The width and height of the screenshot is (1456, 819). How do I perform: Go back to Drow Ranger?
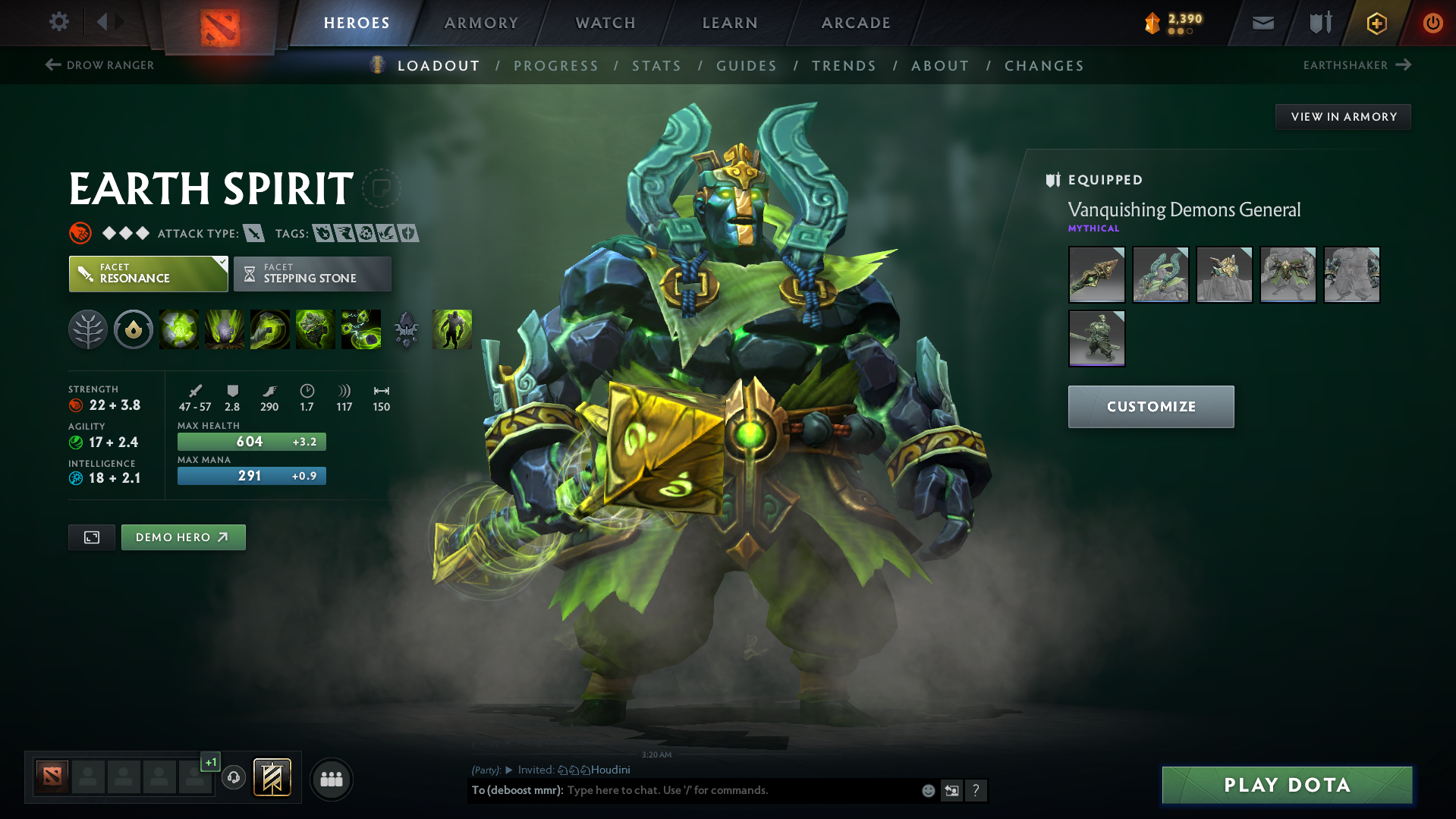point(99,65)
